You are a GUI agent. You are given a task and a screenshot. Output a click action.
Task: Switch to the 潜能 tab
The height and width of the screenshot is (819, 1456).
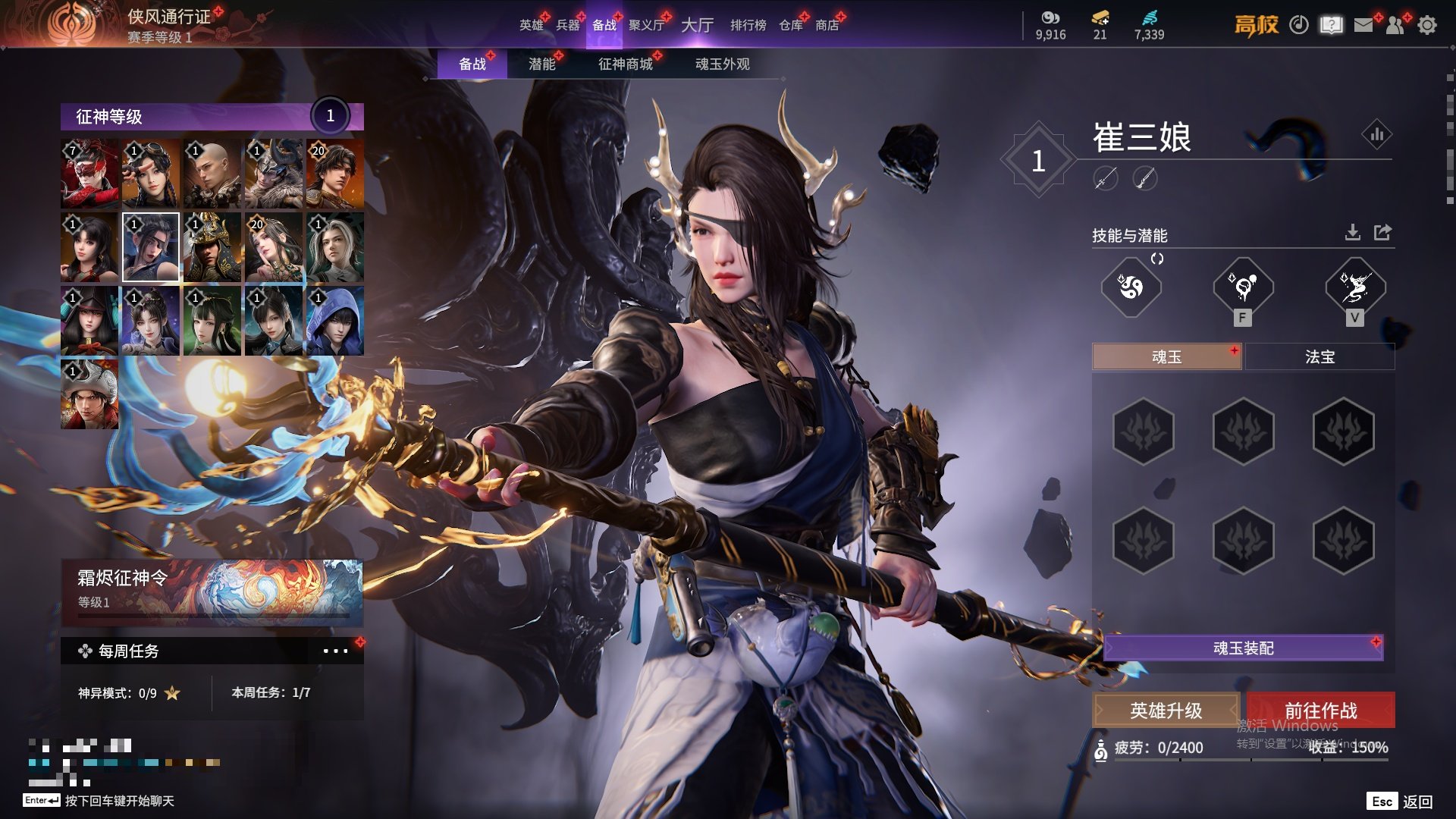point(541,64)
